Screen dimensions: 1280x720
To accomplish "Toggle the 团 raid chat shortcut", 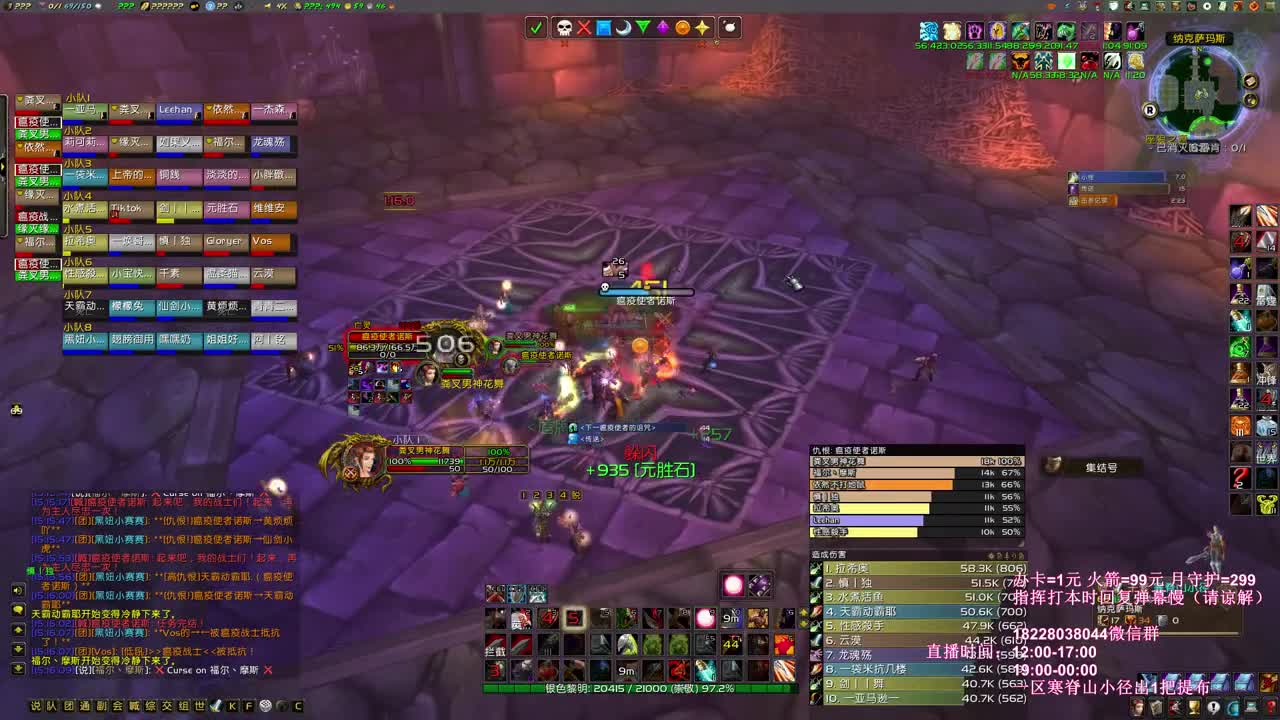I will coord(69,704).
